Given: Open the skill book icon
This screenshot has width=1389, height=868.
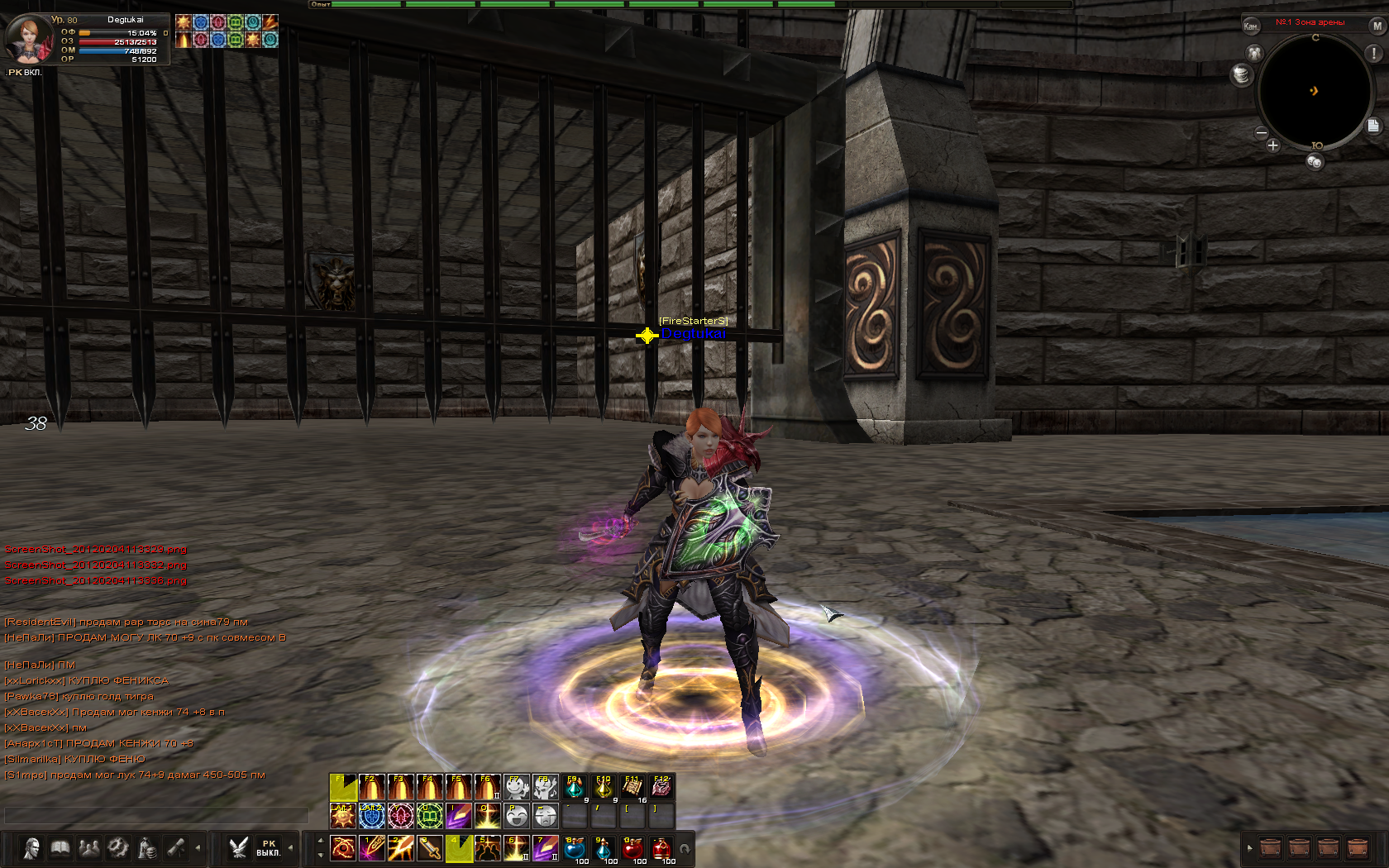Looking at the screenshot, I should pos(60,848).
